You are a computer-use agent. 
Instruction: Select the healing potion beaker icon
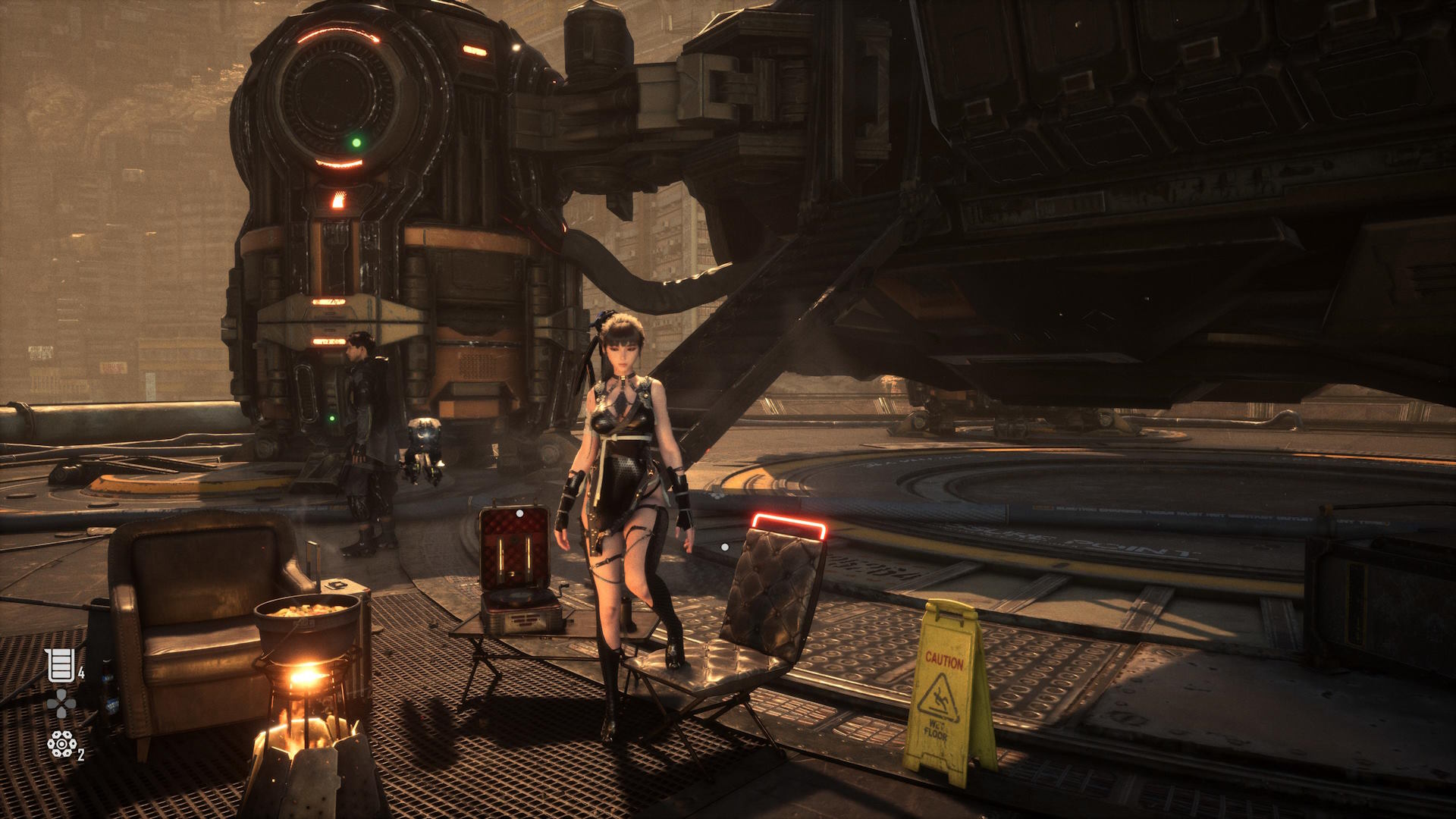[60, 665]
